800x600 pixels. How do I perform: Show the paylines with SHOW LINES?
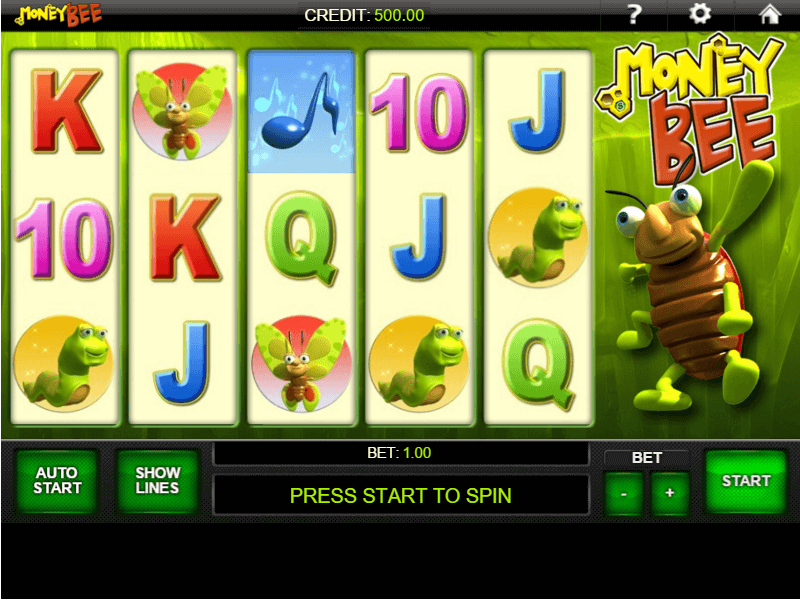point(157,481)
